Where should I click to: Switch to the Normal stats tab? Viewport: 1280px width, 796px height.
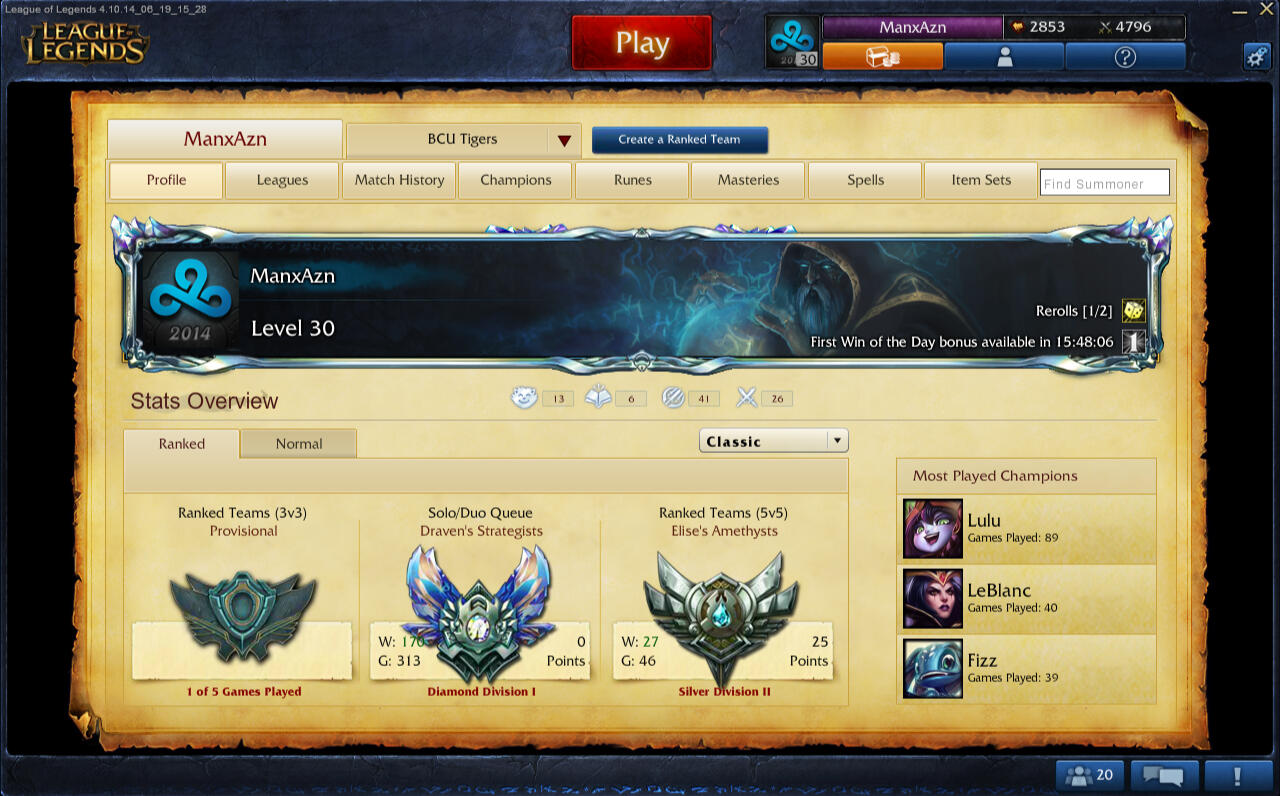point(297,444)
